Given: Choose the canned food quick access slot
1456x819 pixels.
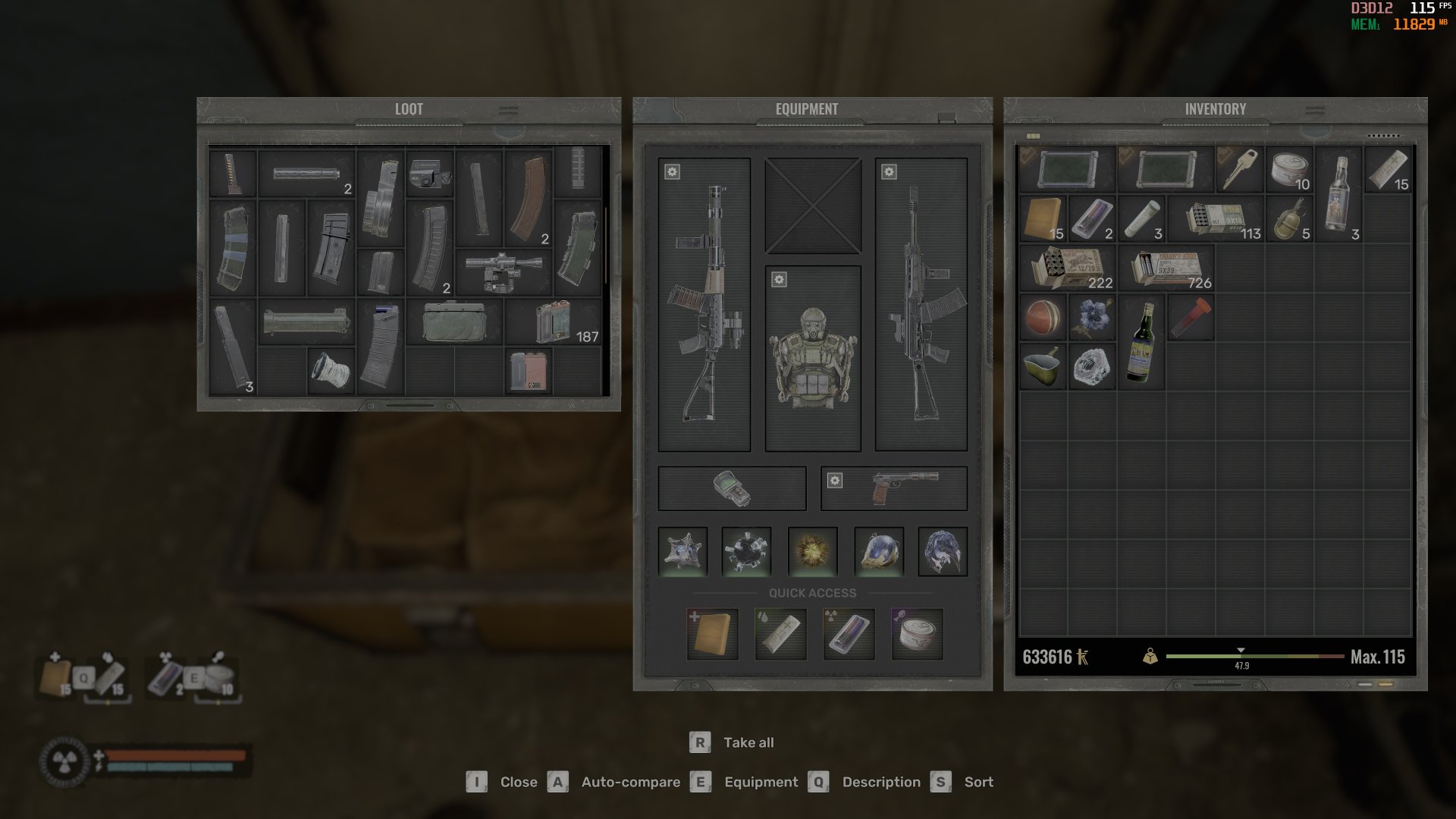Looking at the screenshot, I should (917, 633).
